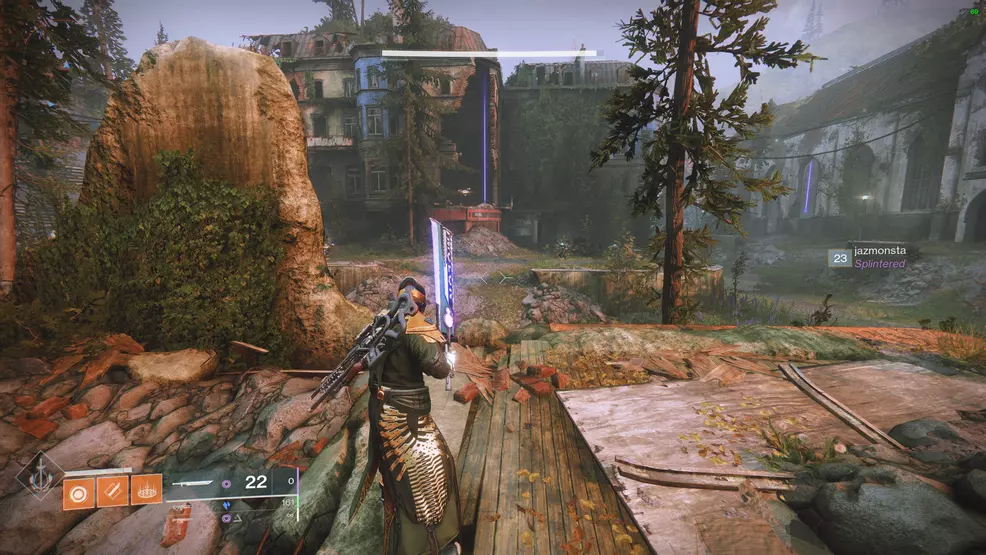
Task: Select the grenade ability icon
Action: tap(79, 491)
